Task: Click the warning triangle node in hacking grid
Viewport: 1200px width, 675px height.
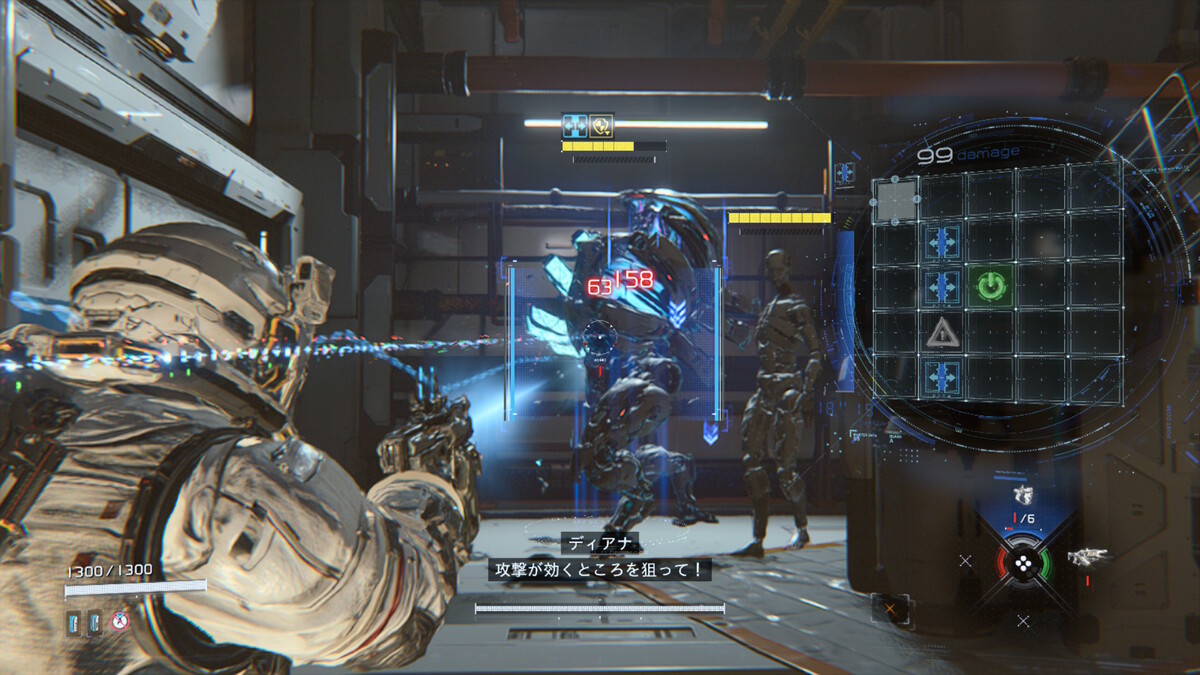Action: tap(941, 331)
